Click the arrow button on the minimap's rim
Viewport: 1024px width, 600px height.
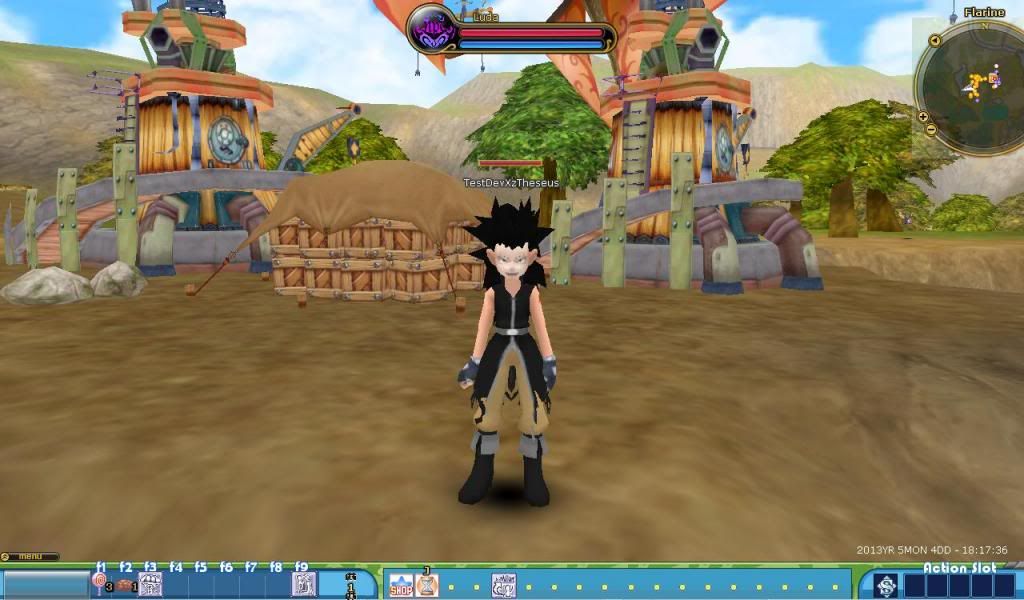(x=934, y=41)
